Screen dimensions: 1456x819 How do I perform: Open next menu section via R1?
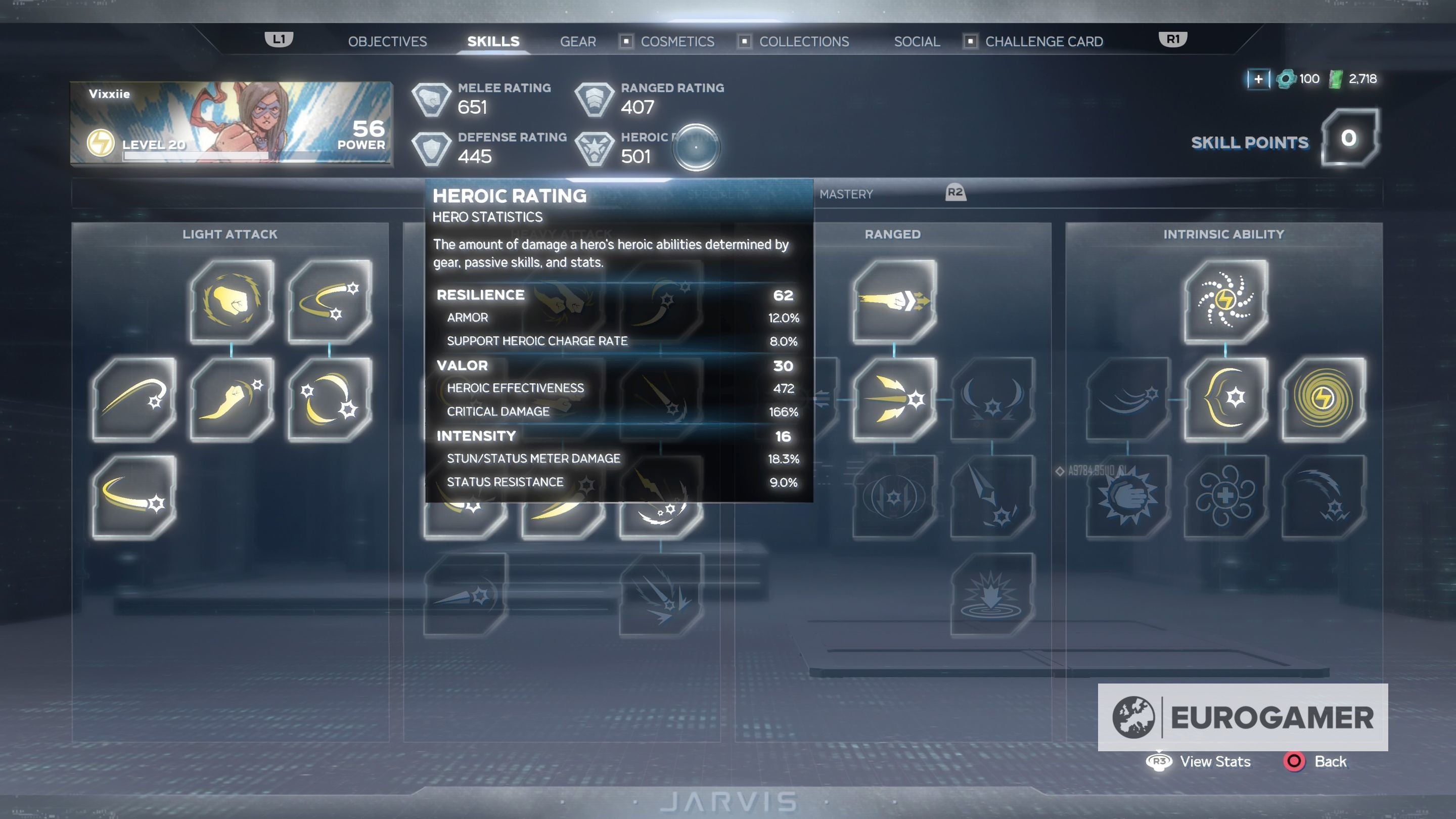(x=1172, y=39)
